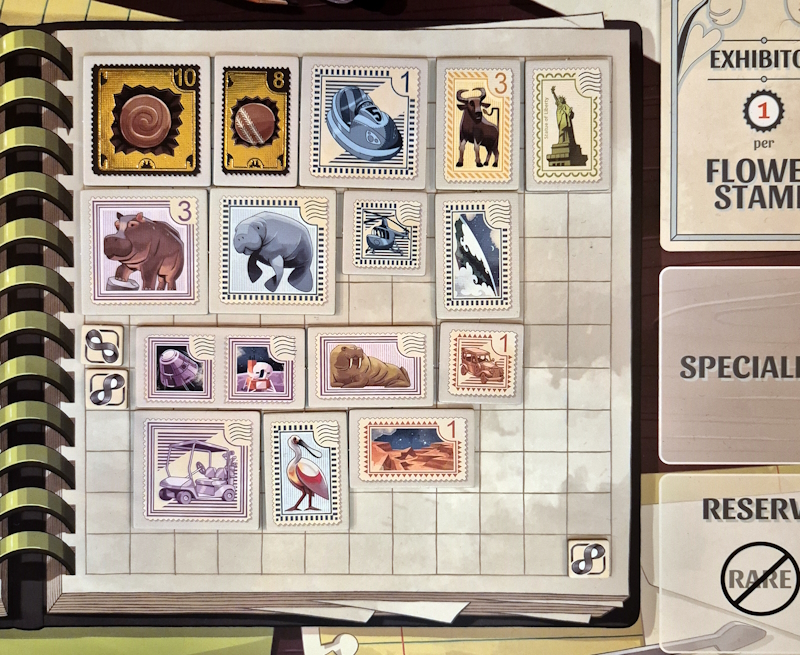Select the walrus stamp
The width and height of the screenshot is (800, 655).
point(370,367)
